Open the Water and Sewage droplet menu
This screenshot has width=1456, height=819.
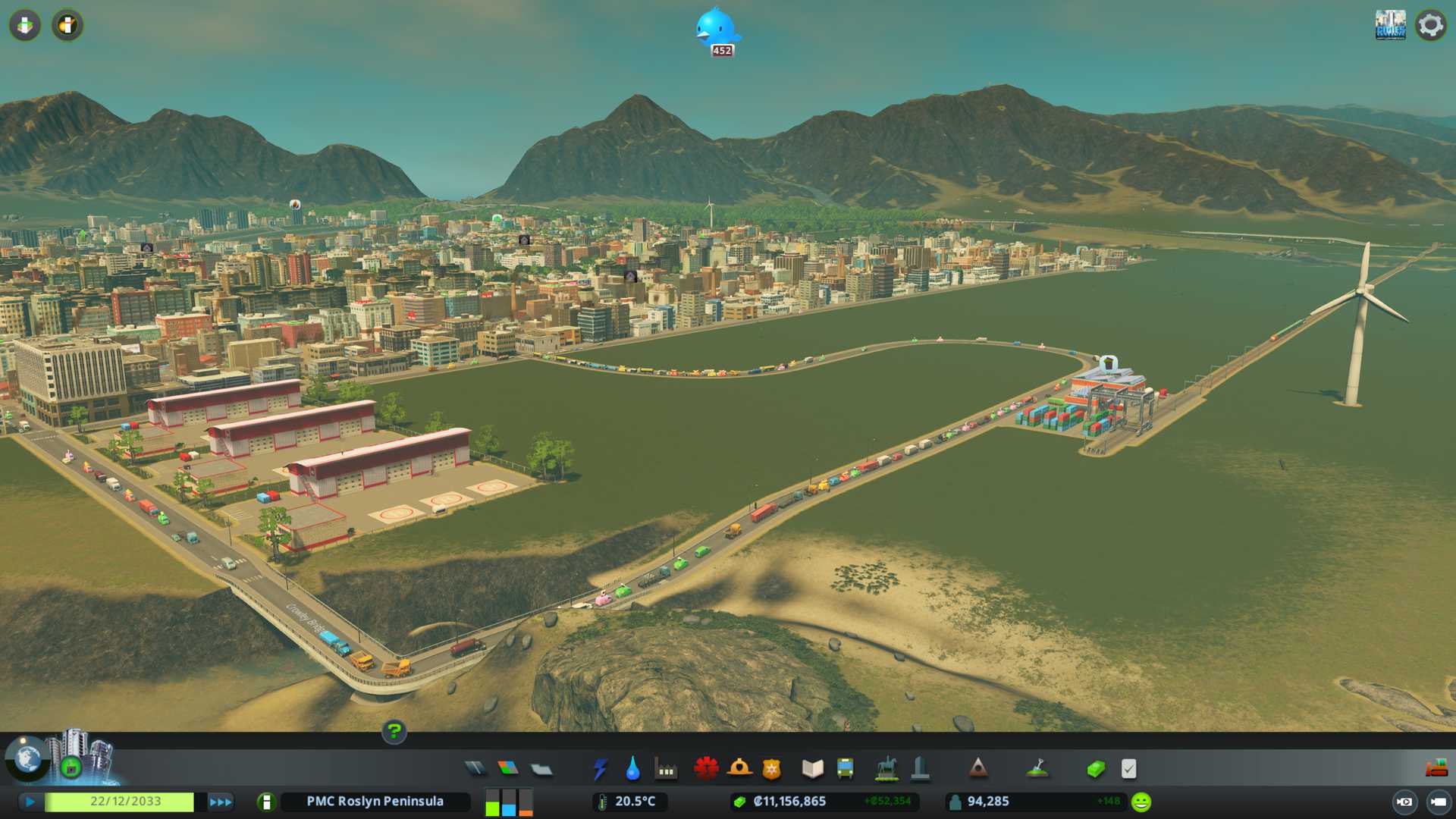[x=632, y=769]
